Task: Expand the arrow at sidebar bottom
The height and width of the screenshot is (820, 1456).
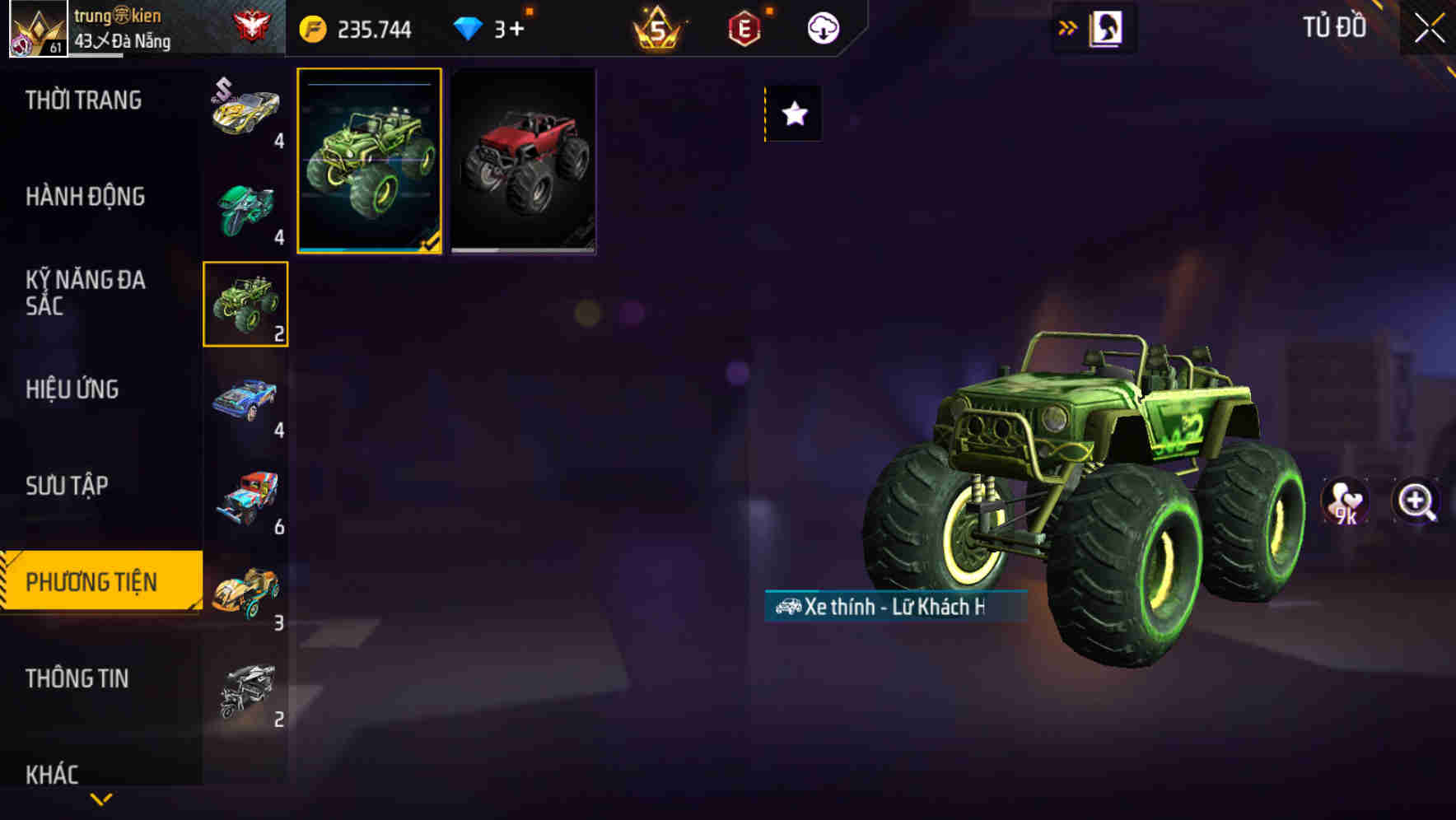Action: [101, 798]
